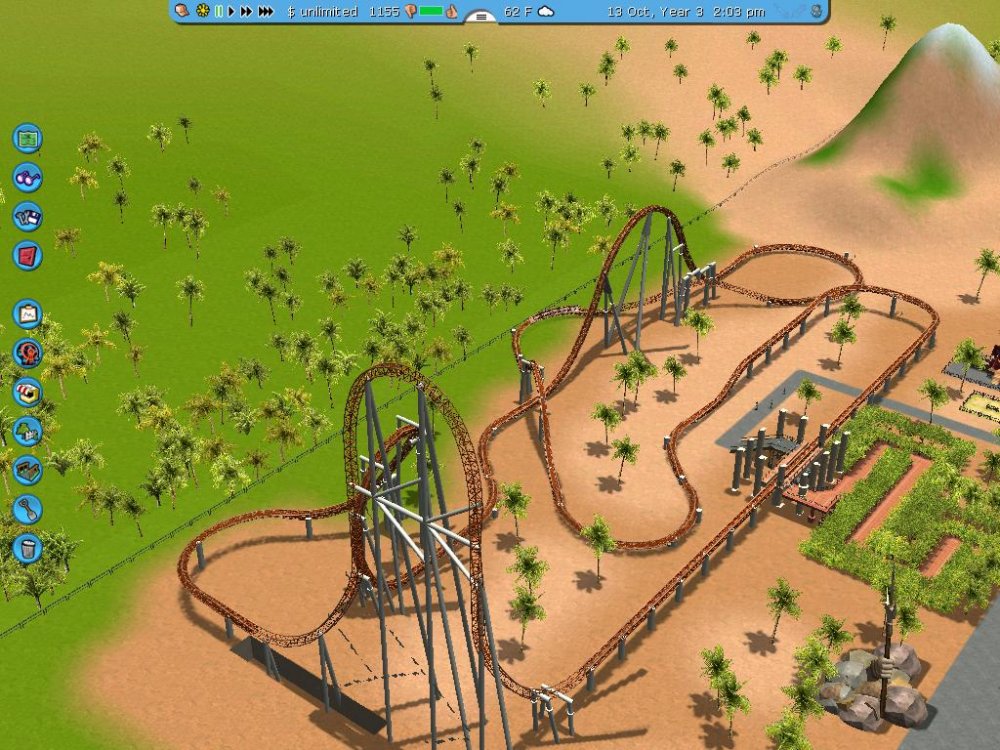This screenshot has width=1000, height=750.
Task: Activate the trash can delete tool
Action: [x=27, y=548]
